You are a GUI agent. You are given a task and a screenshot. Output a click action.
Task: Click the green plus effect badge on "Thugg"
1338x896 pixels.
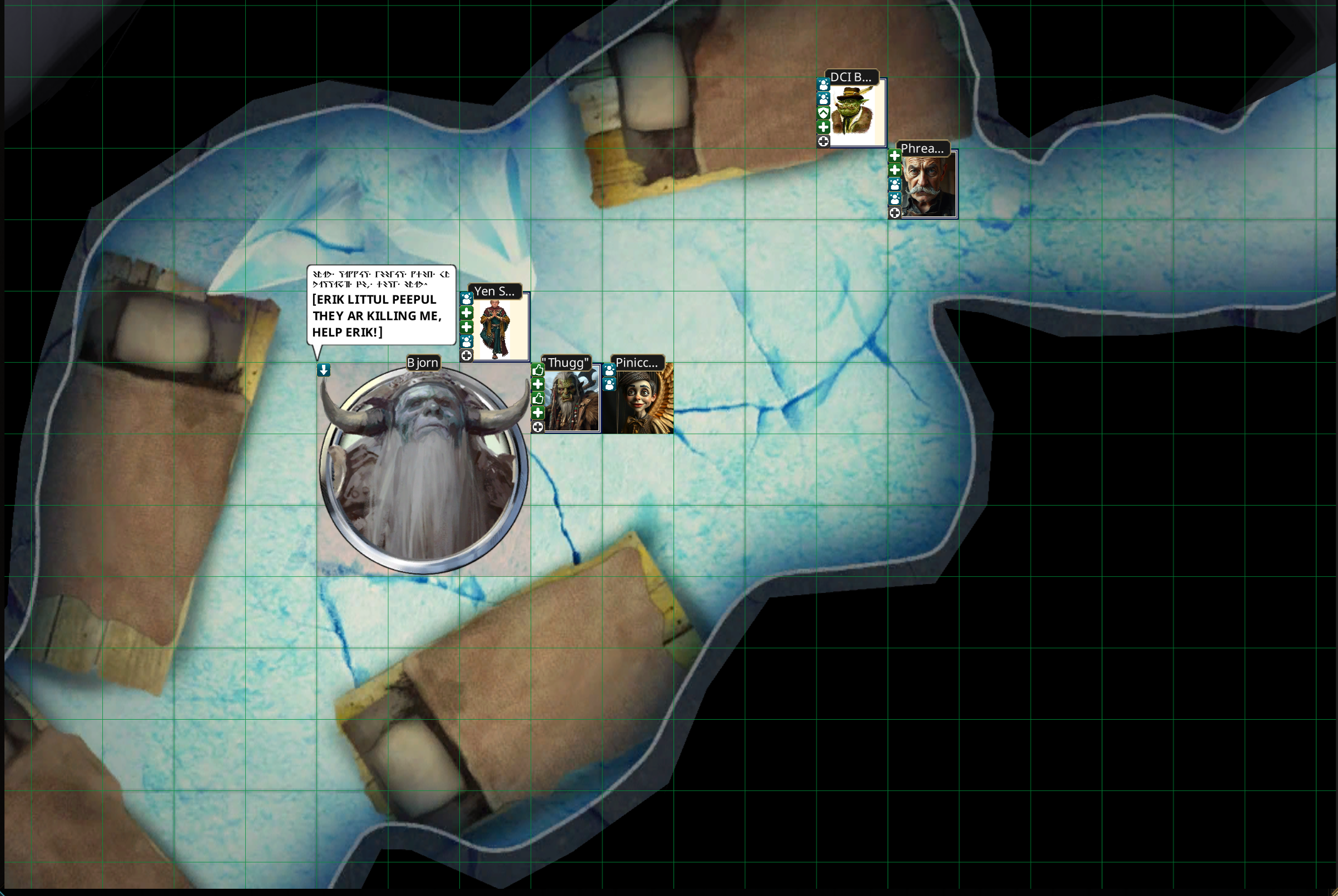point(538,384)
